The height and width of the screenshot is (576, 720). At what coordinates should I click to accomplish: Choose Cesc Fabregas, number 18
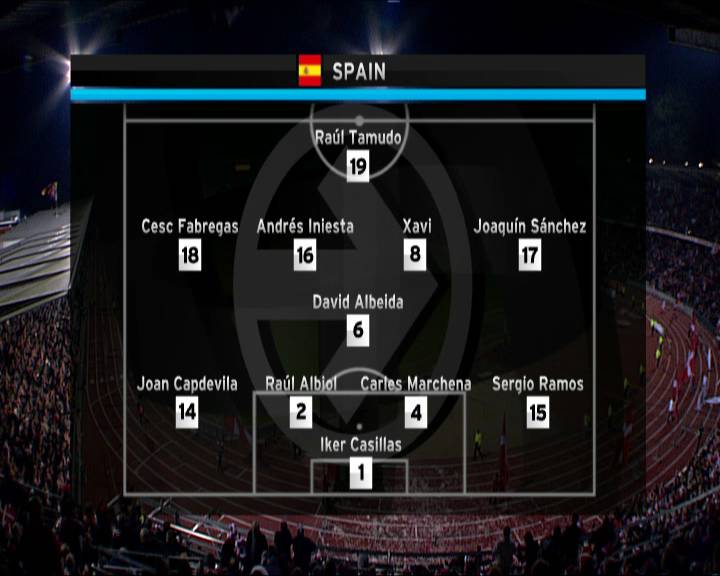coord(190,255)
